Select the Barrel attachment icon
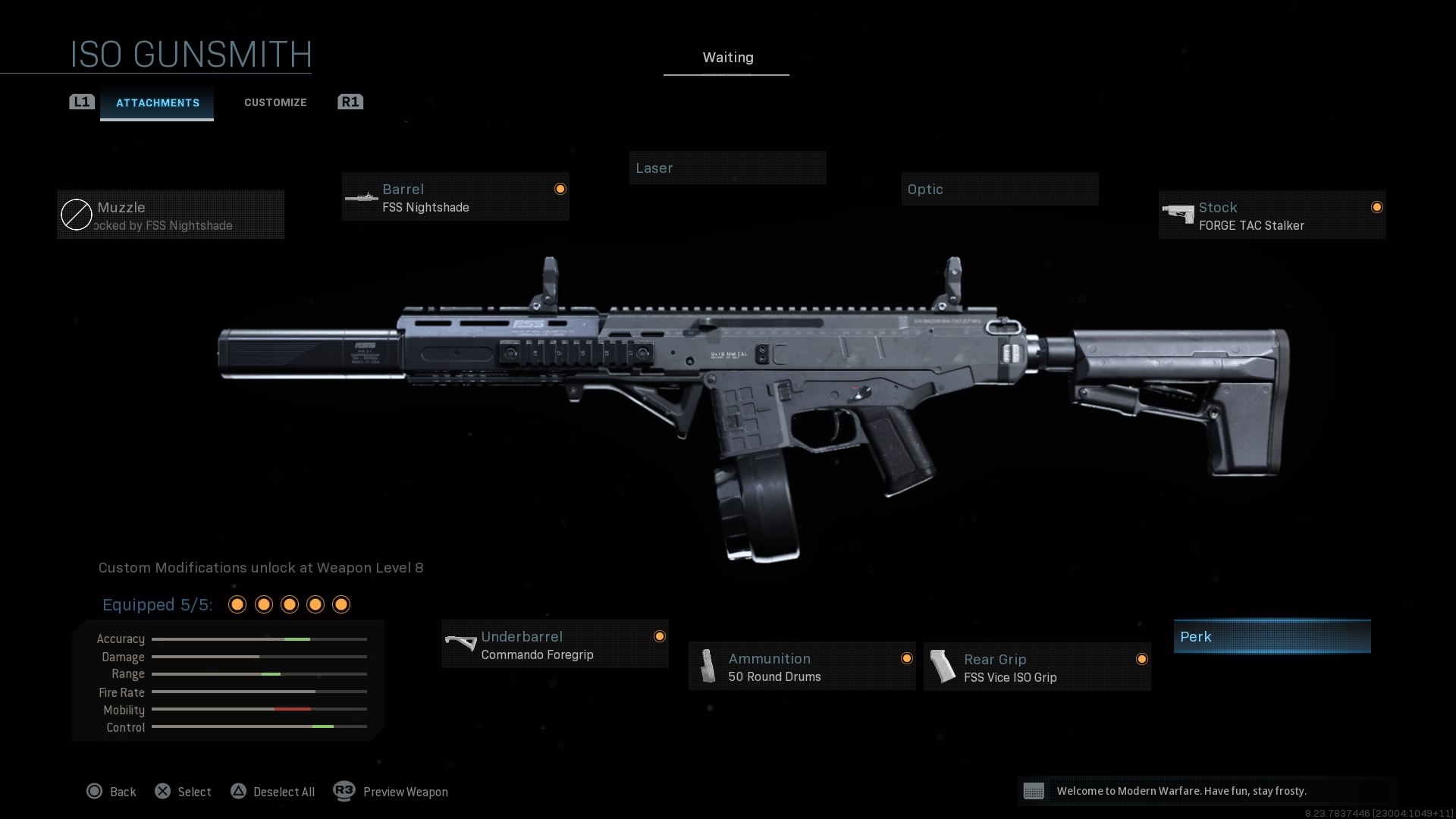 click(361, 197)
